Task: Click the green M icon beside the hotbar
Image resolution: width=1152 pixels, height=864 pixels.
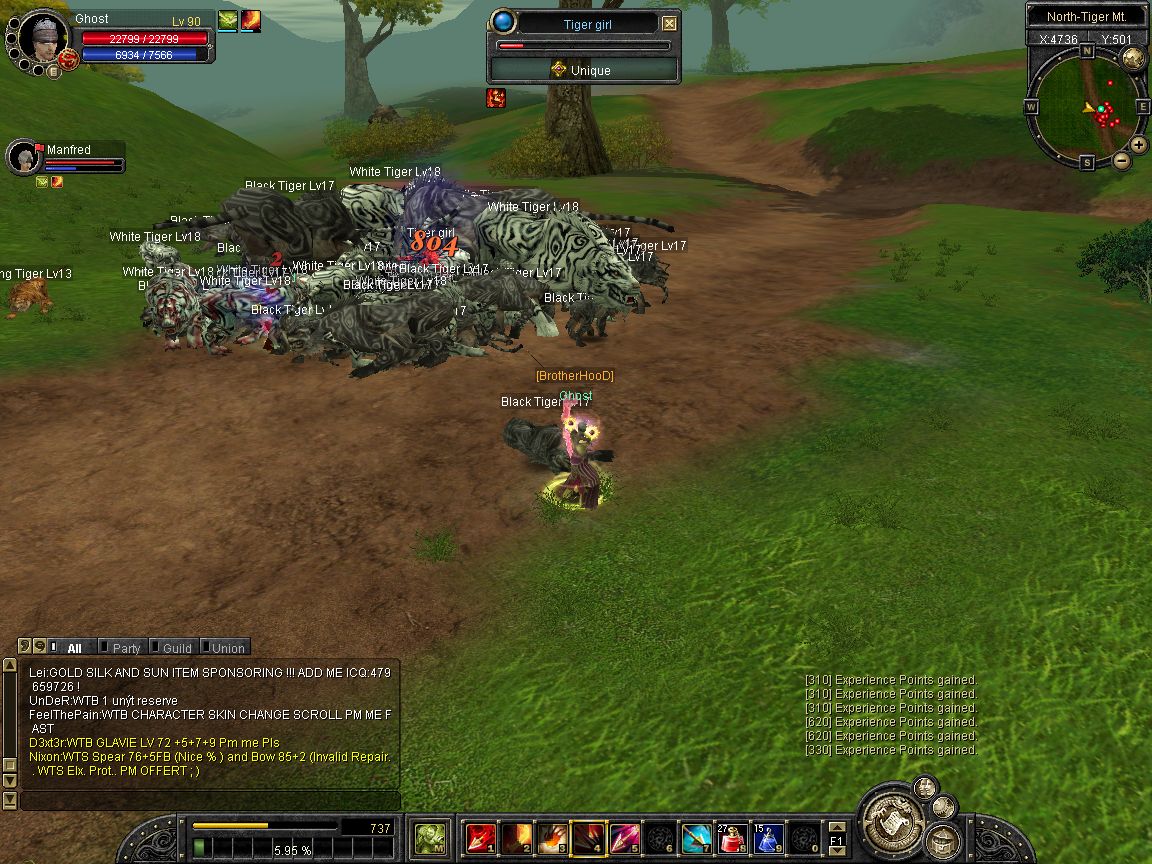Action: pyautogui.click(x=431, y=838)
